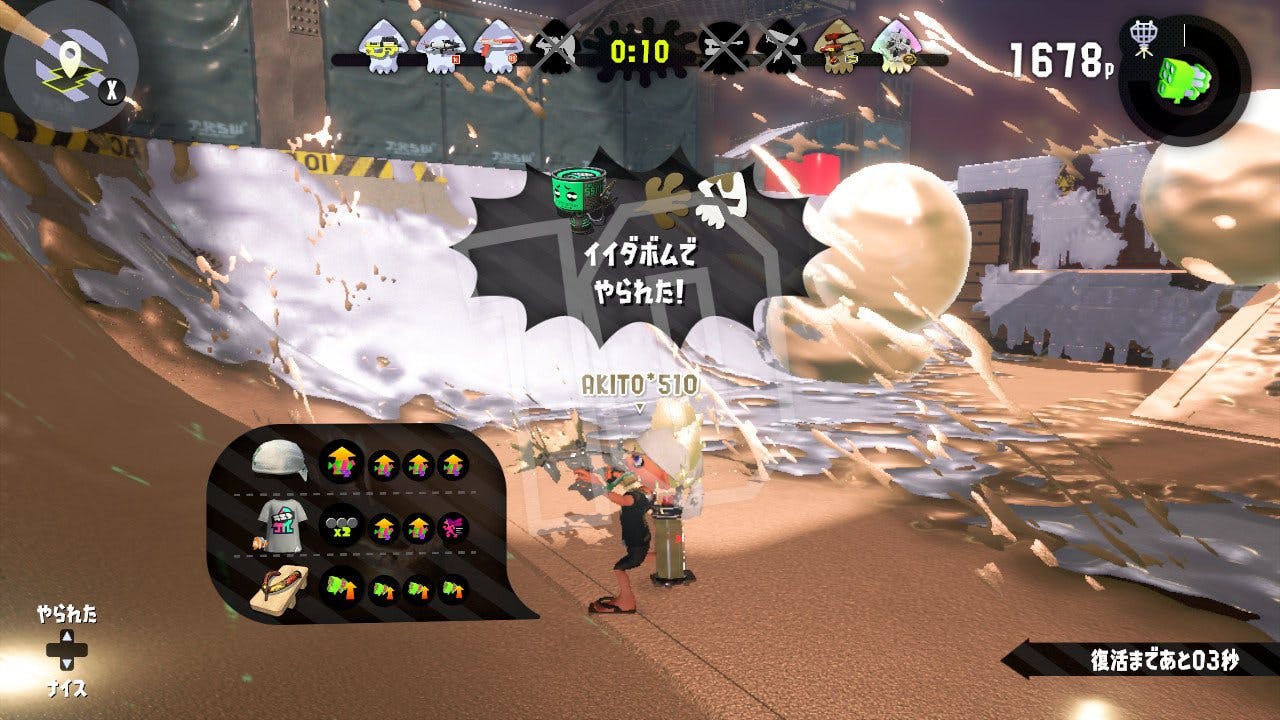1280x720 pixels.
Task: Select the wooden sandals gear
Action: [279, 588]
